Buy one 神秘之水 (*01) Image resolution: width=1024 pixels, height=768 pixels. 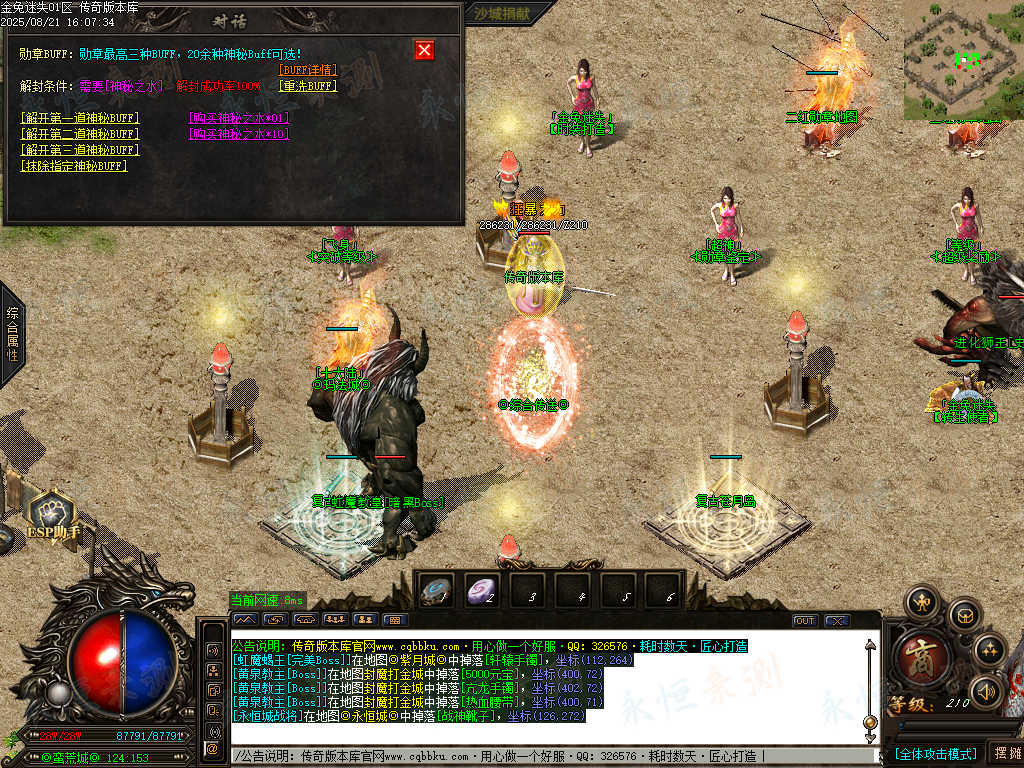coord(238,118)
